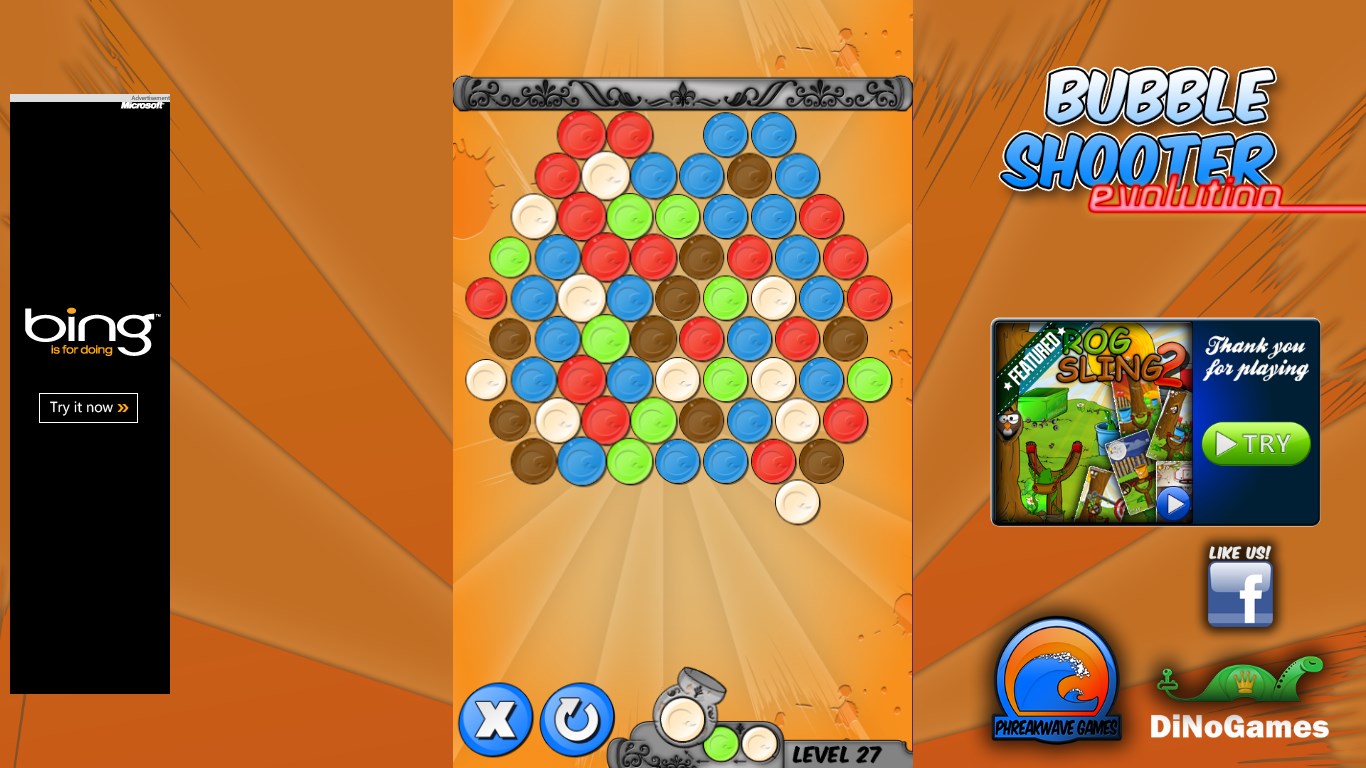Click the blue X exit icon
Image resolution: width=1366 pixels, height=768 pixels.
tap(494, 718)
